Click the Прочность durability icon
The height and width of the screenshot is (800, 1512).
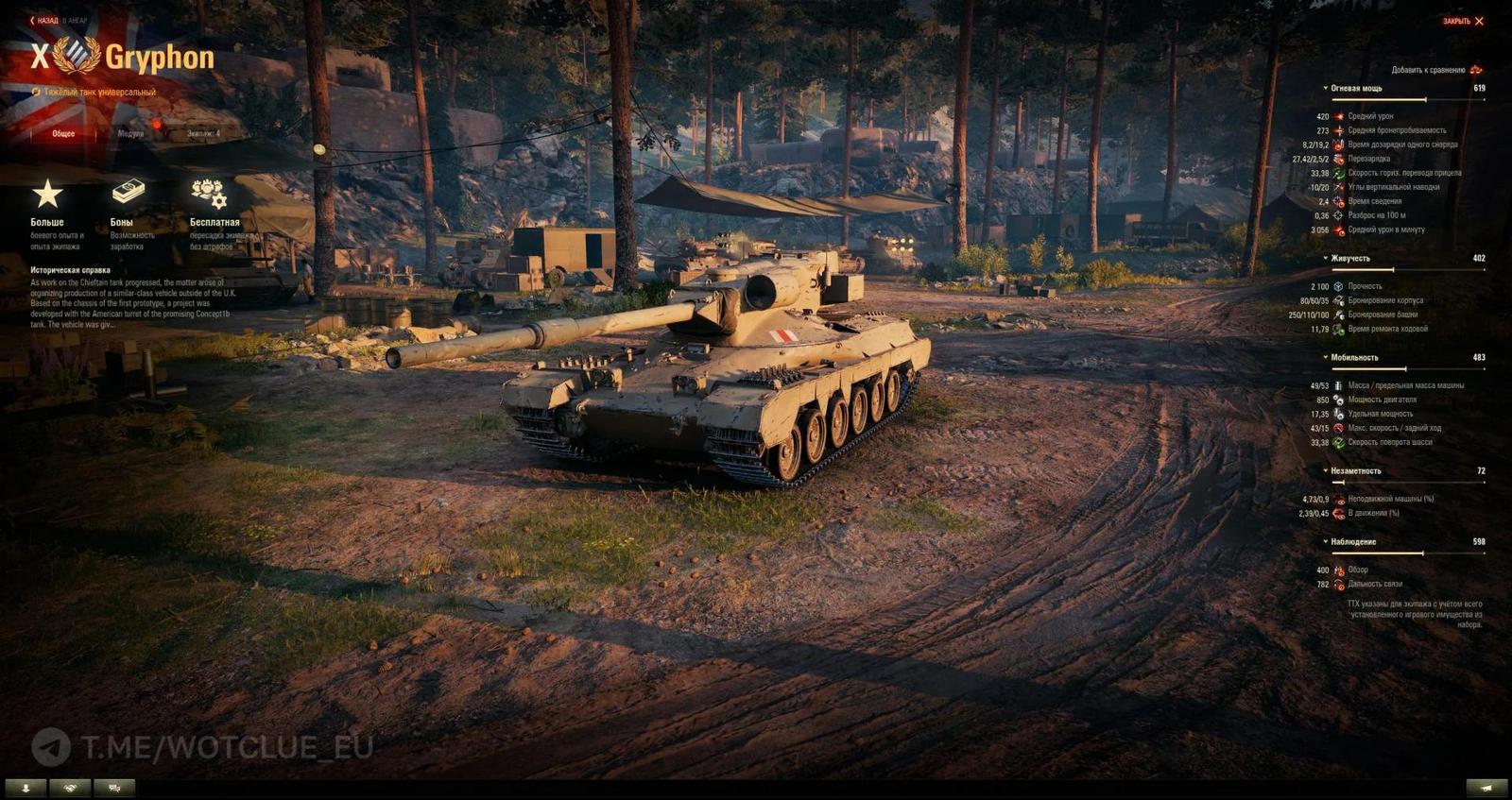(x=1338, y=286)
